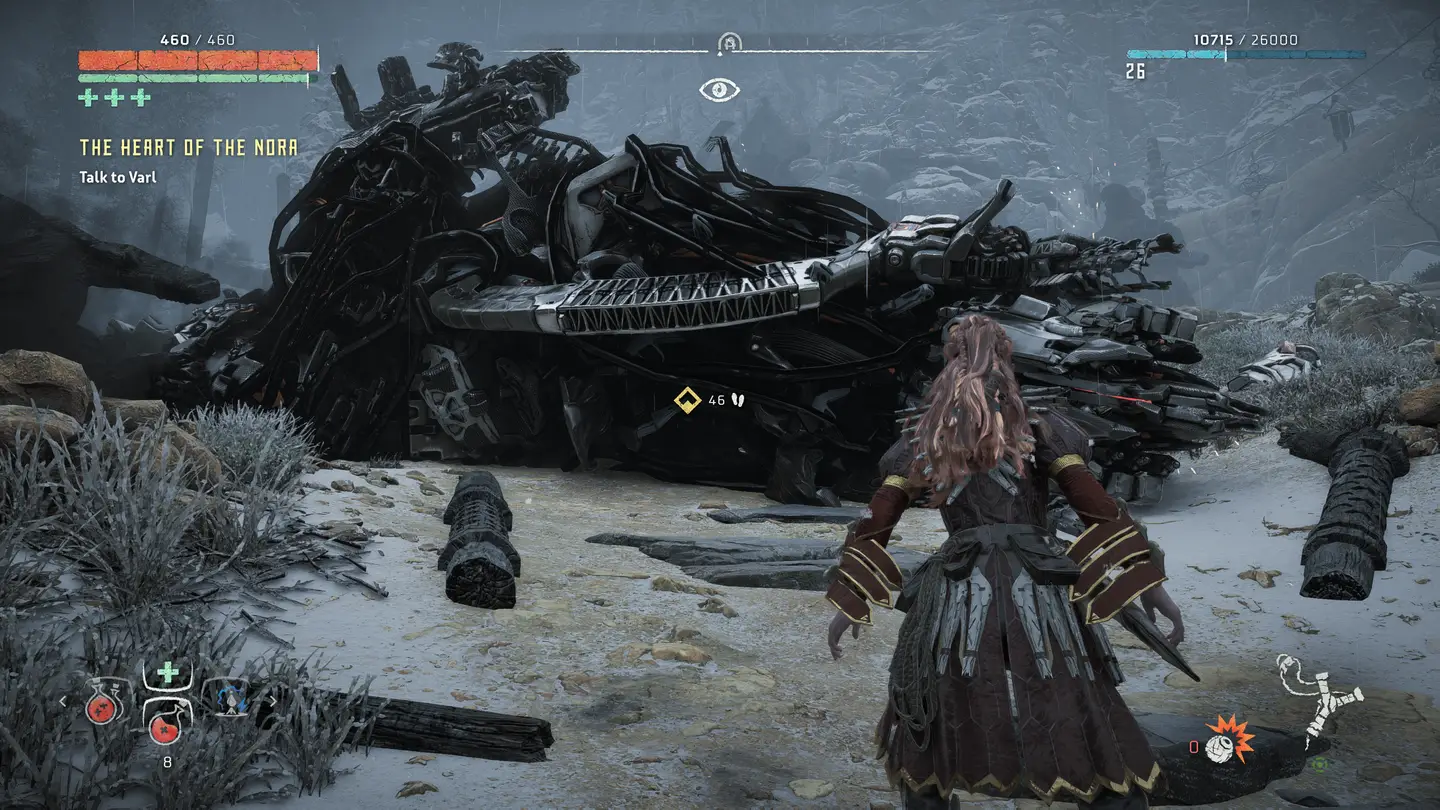Cycle items left with the left arrow
1440x810 pixels.
pyautogui.click(x=62, y=700)
